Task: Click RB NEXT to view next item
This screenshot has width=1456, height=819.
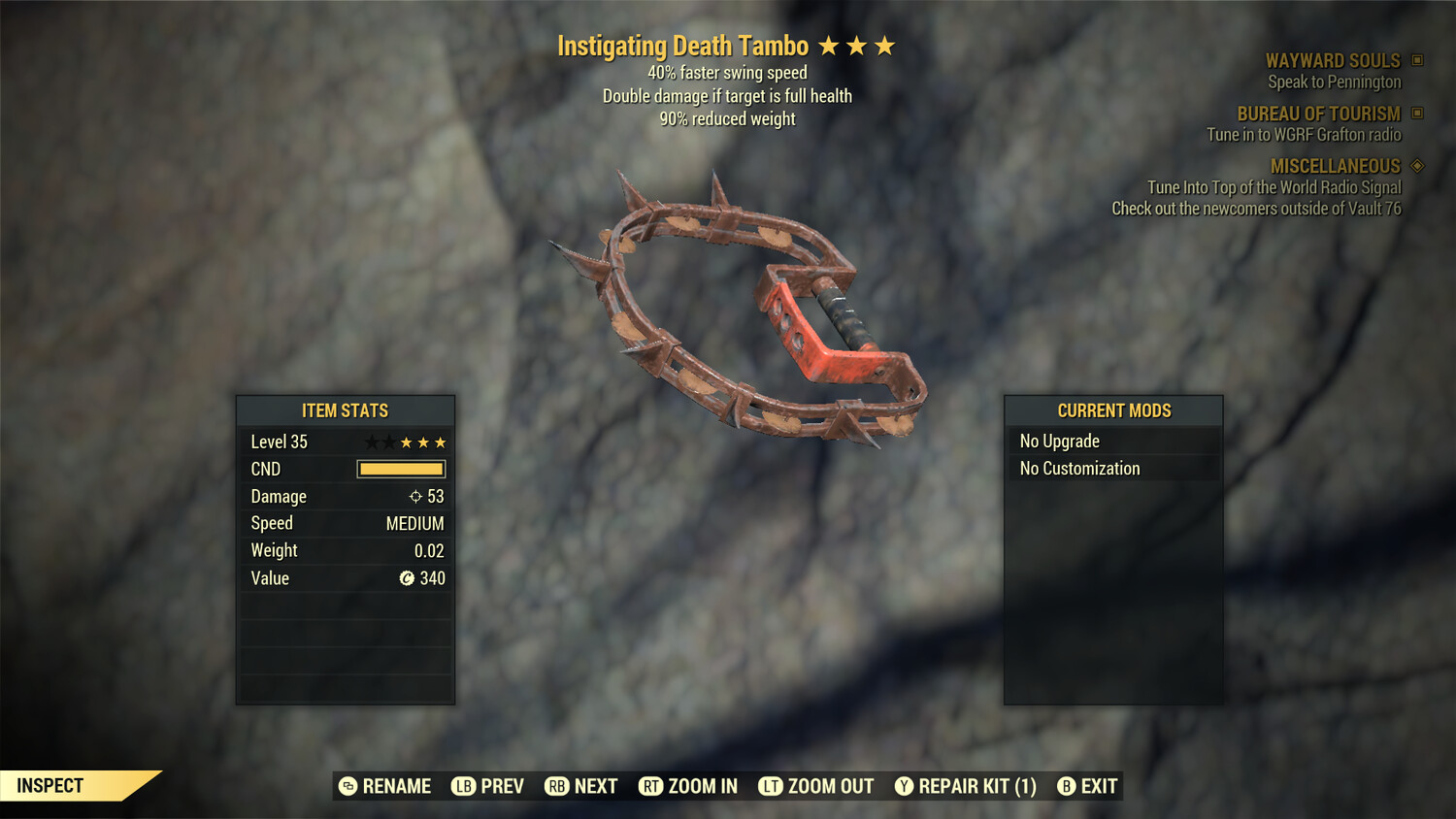Action: click(x=580, y=786)
